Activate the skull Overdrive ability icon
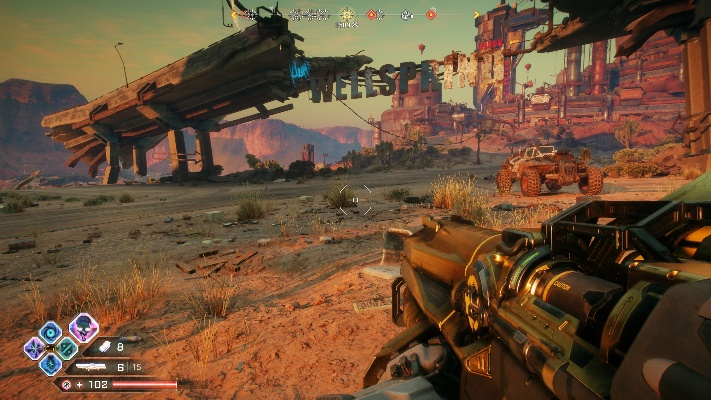 click(83, 327)
